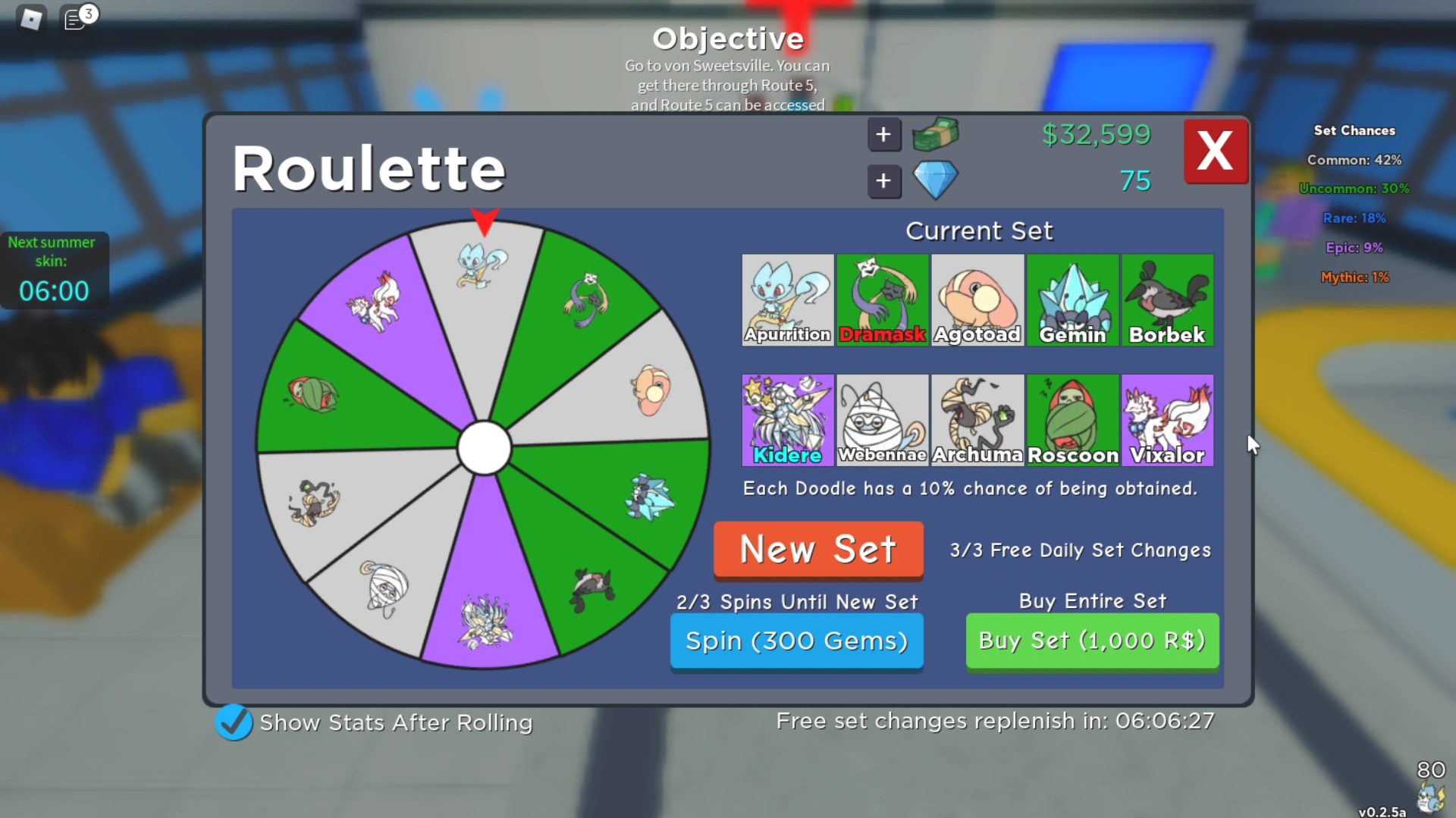
Task: Buy the entire set for 1,000 Robux
Action: [1091, 641]
